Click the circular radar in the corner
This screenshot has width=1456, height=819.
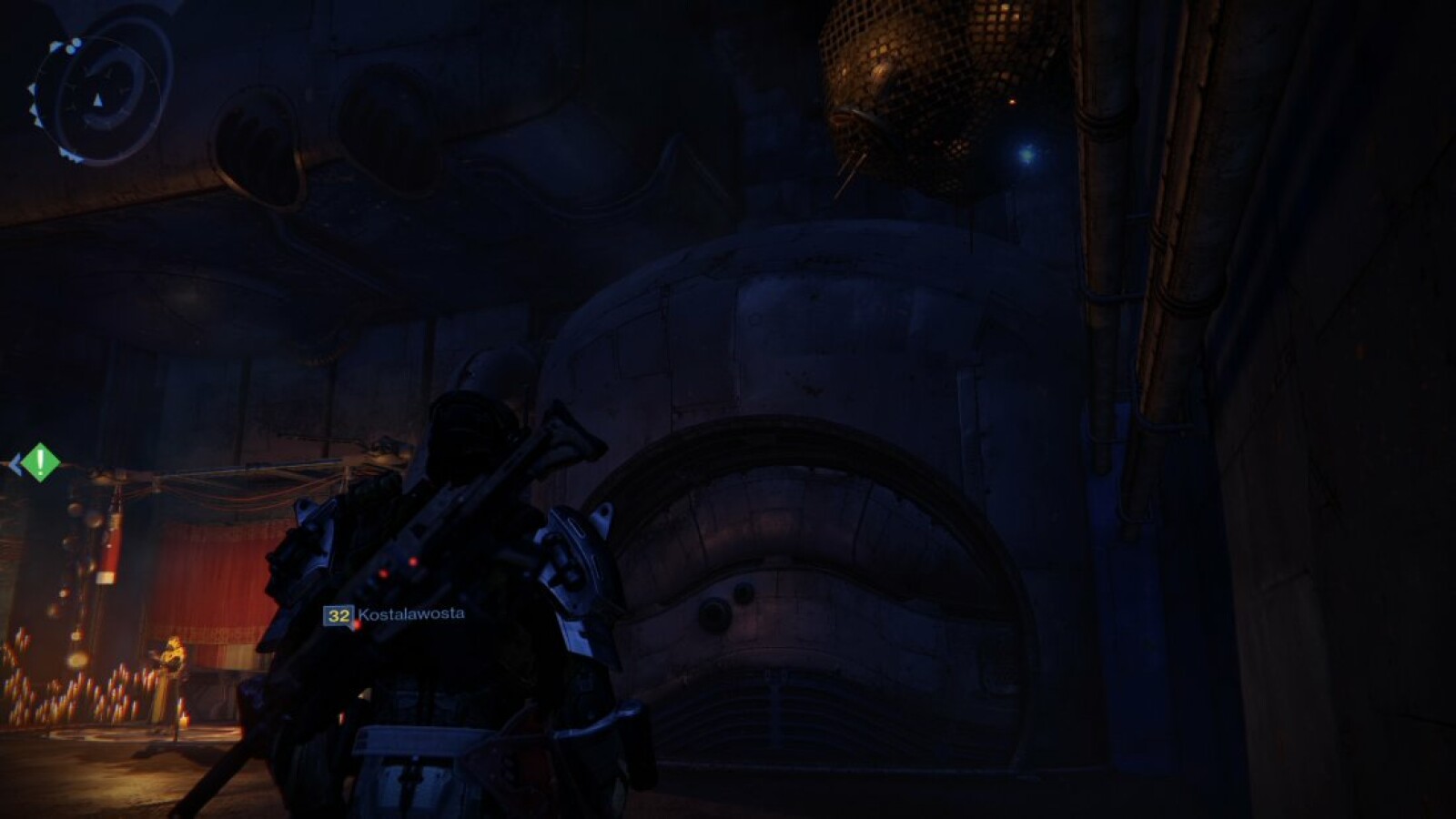[x=98, y=98]
